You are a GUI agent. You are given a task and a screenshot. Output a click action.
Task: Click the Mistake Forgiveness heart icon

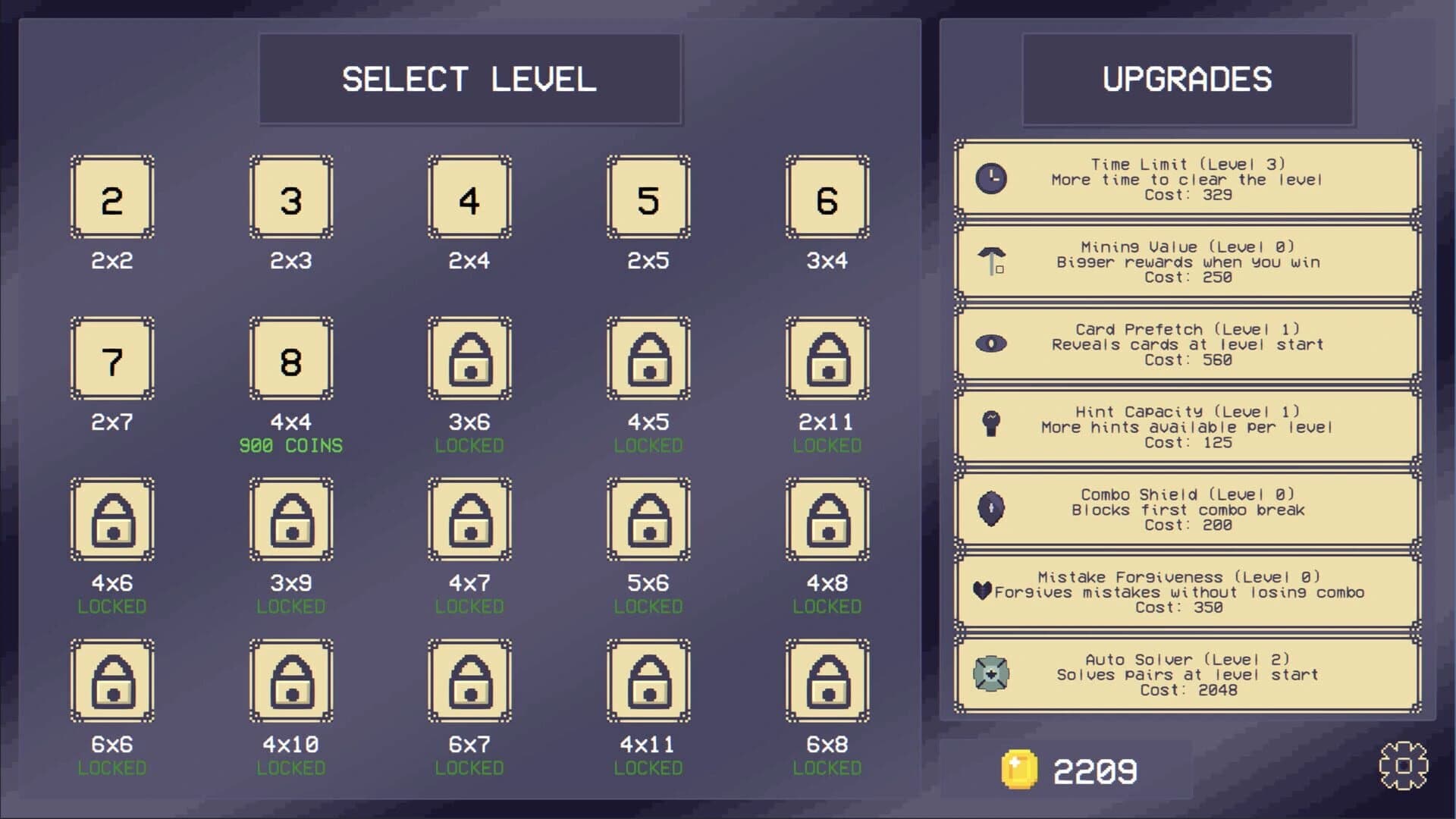(982, 591)
